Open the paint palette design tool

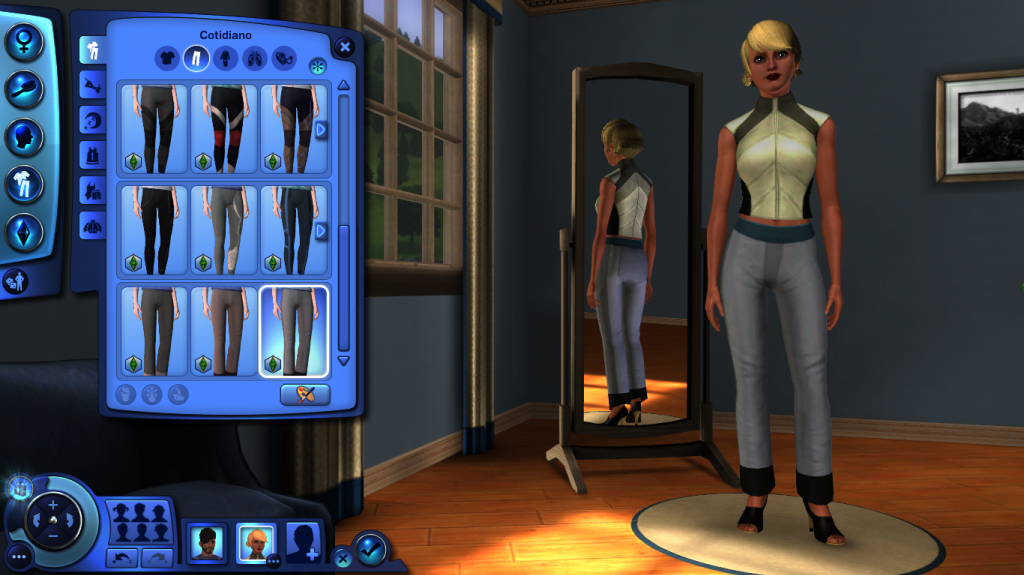(x=305, y=394)
